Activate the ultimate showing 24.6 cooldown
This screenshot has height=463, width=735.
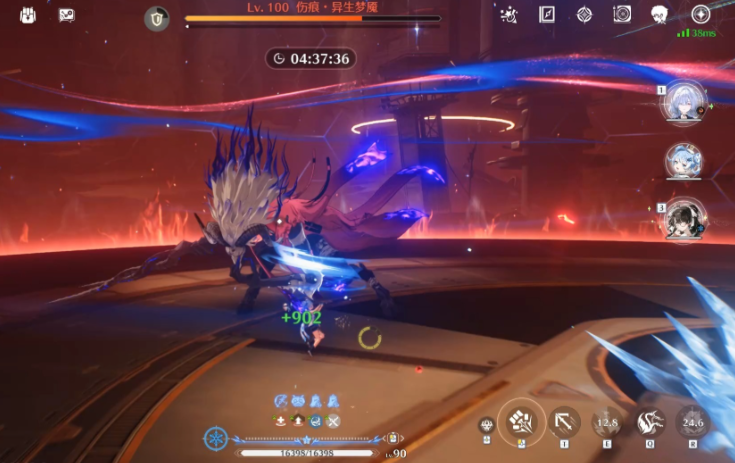click(692, 422)
